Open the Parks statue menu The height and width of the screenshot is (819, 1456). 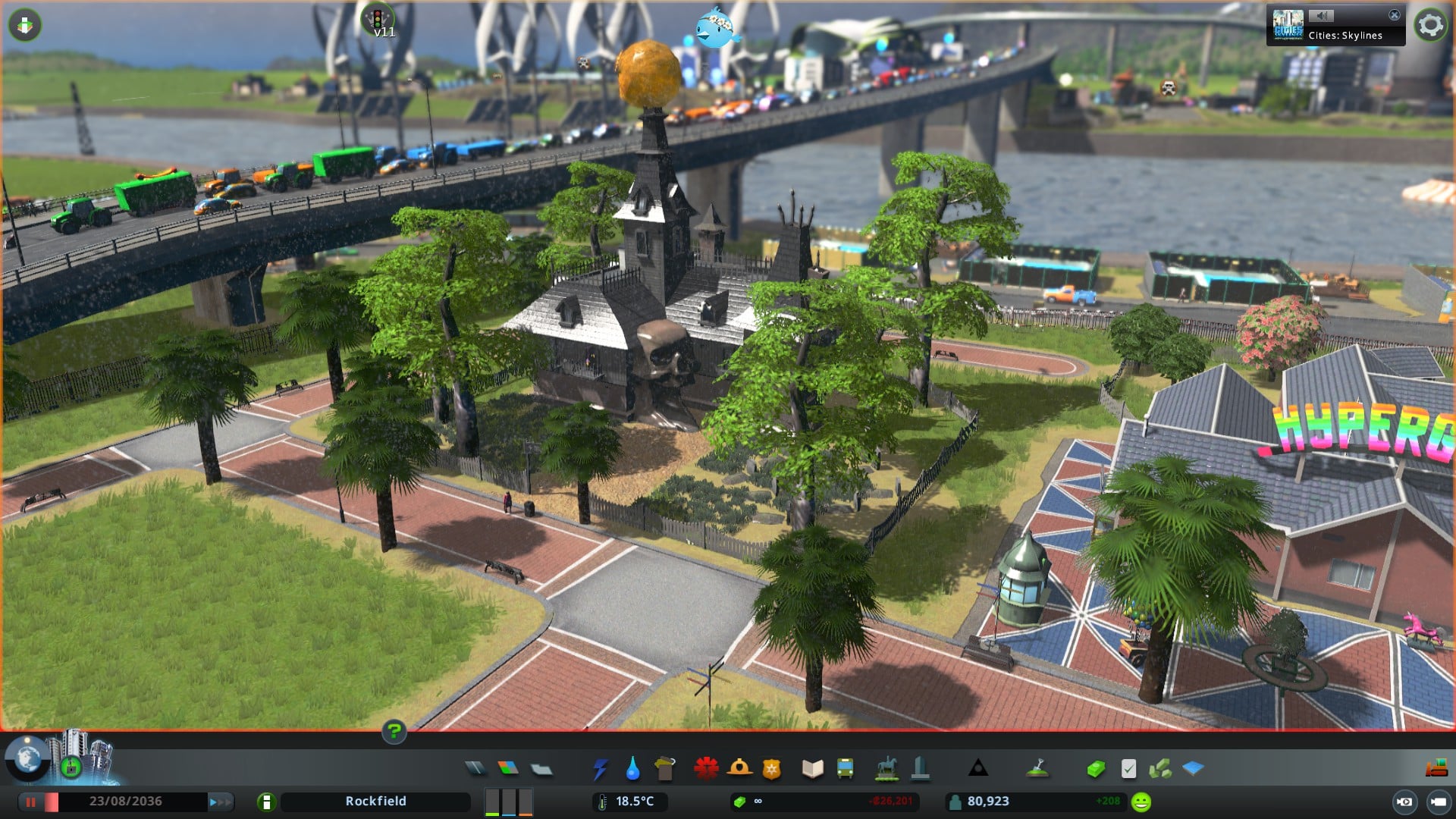(x=886, y=769)
